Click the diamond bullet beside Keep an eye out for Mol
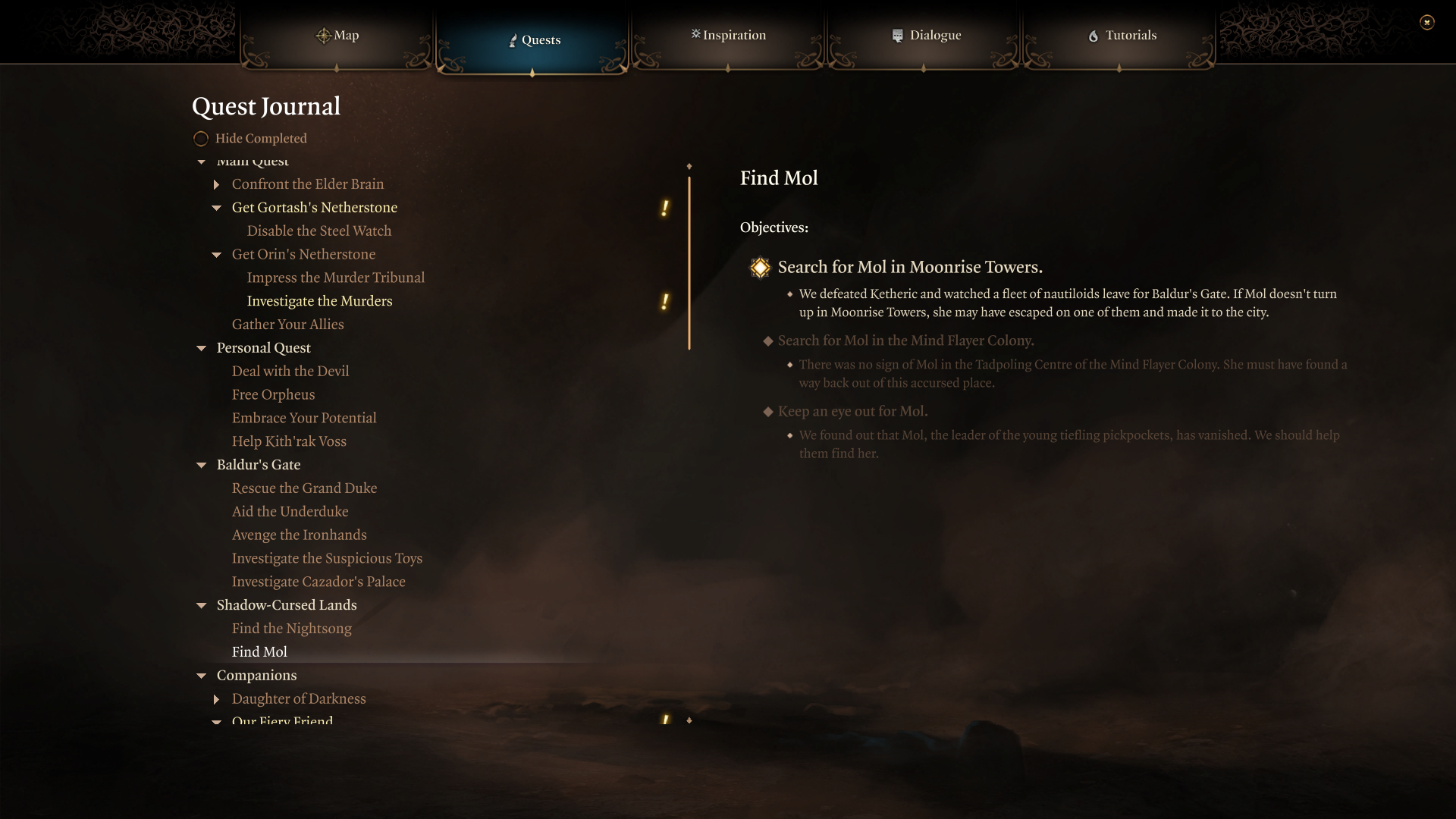The image size is (1456, 819). point(768,412)
